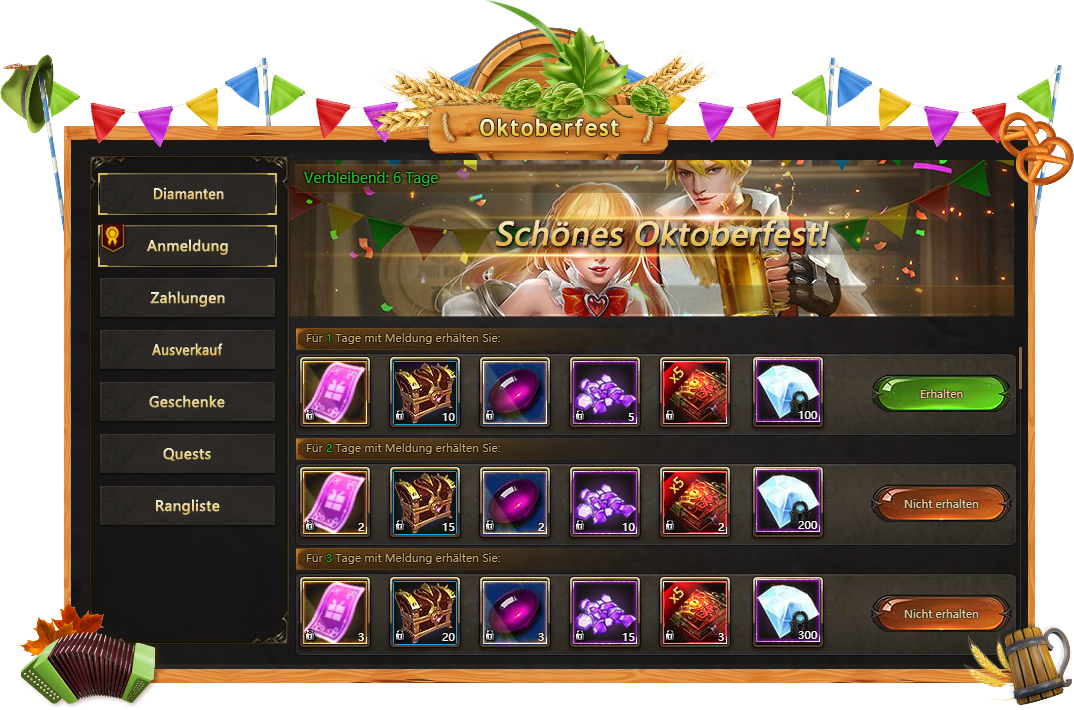Claim day 1 reward with green Erhalten button
1074x710 pixels.
(x=940, y=394)
